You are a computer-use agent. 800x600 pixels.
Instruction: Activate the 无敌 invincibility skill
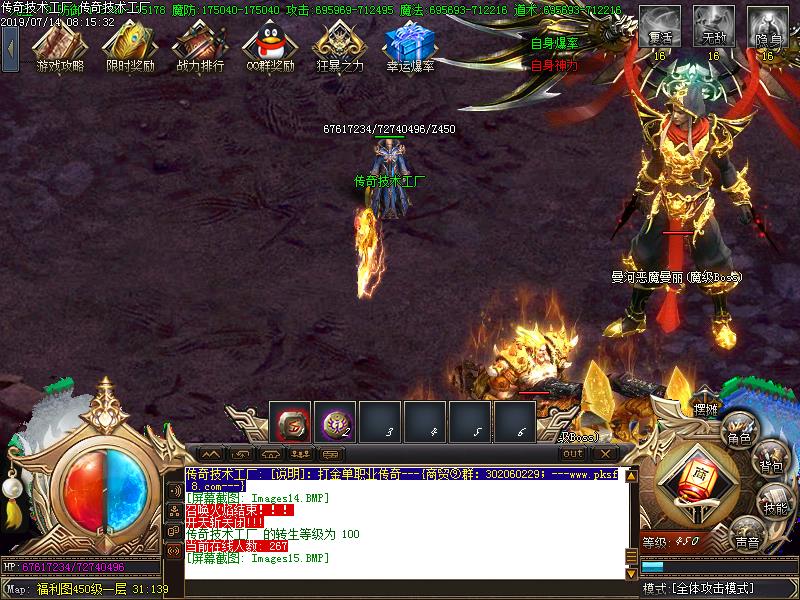click(713, 27)
